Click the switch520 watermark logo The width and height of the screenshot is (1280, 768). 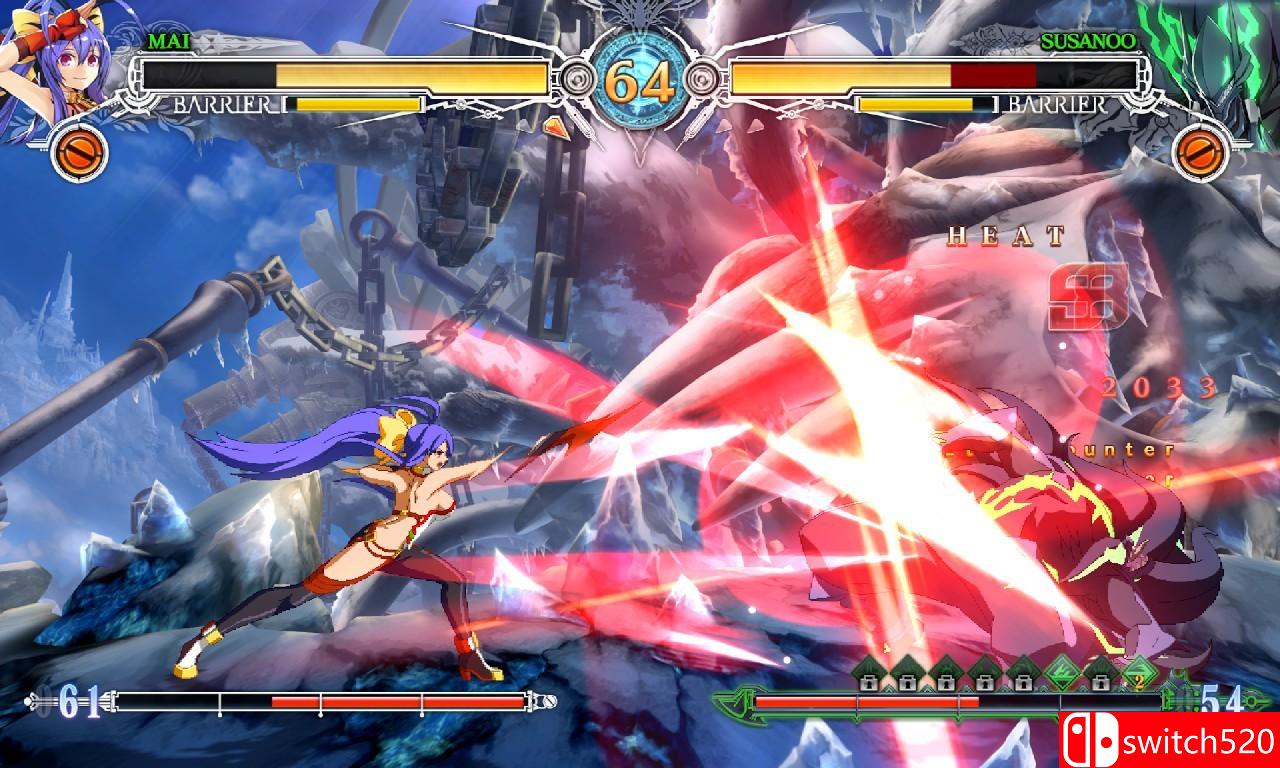click(1168, 741)
